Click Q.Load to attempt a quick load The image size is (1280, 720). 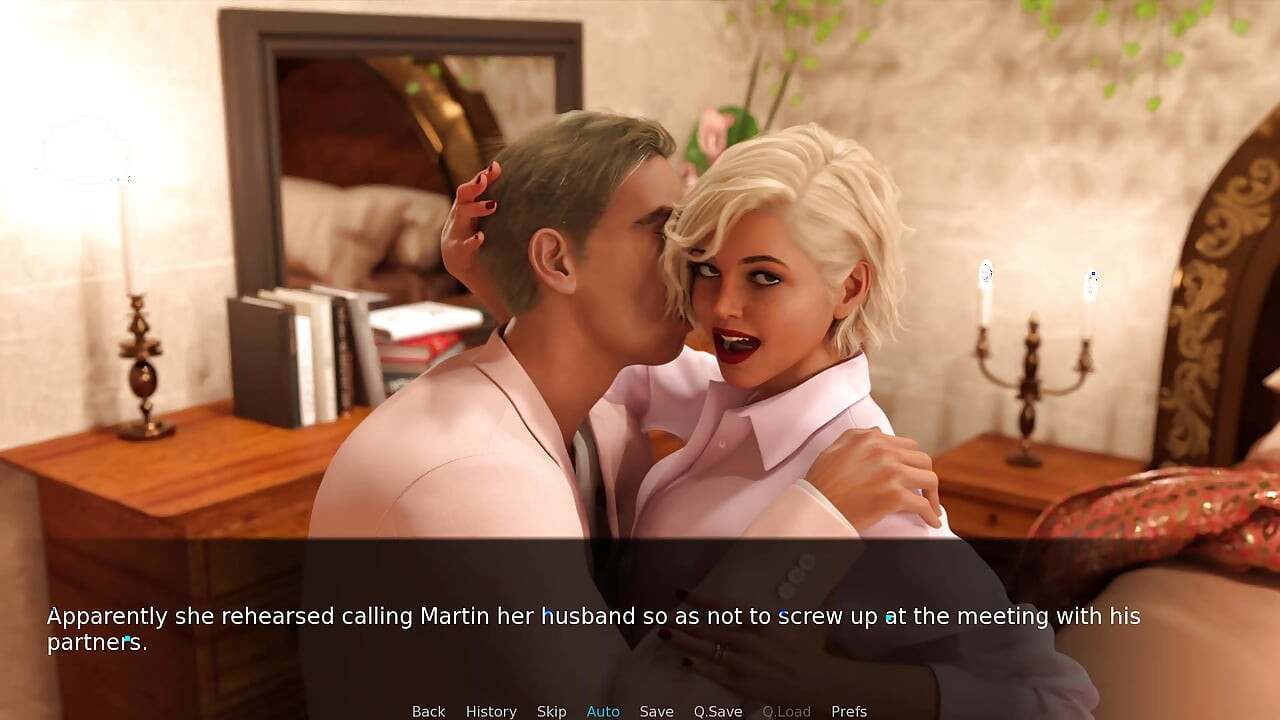pyautogui.click(x=786, y=710)
